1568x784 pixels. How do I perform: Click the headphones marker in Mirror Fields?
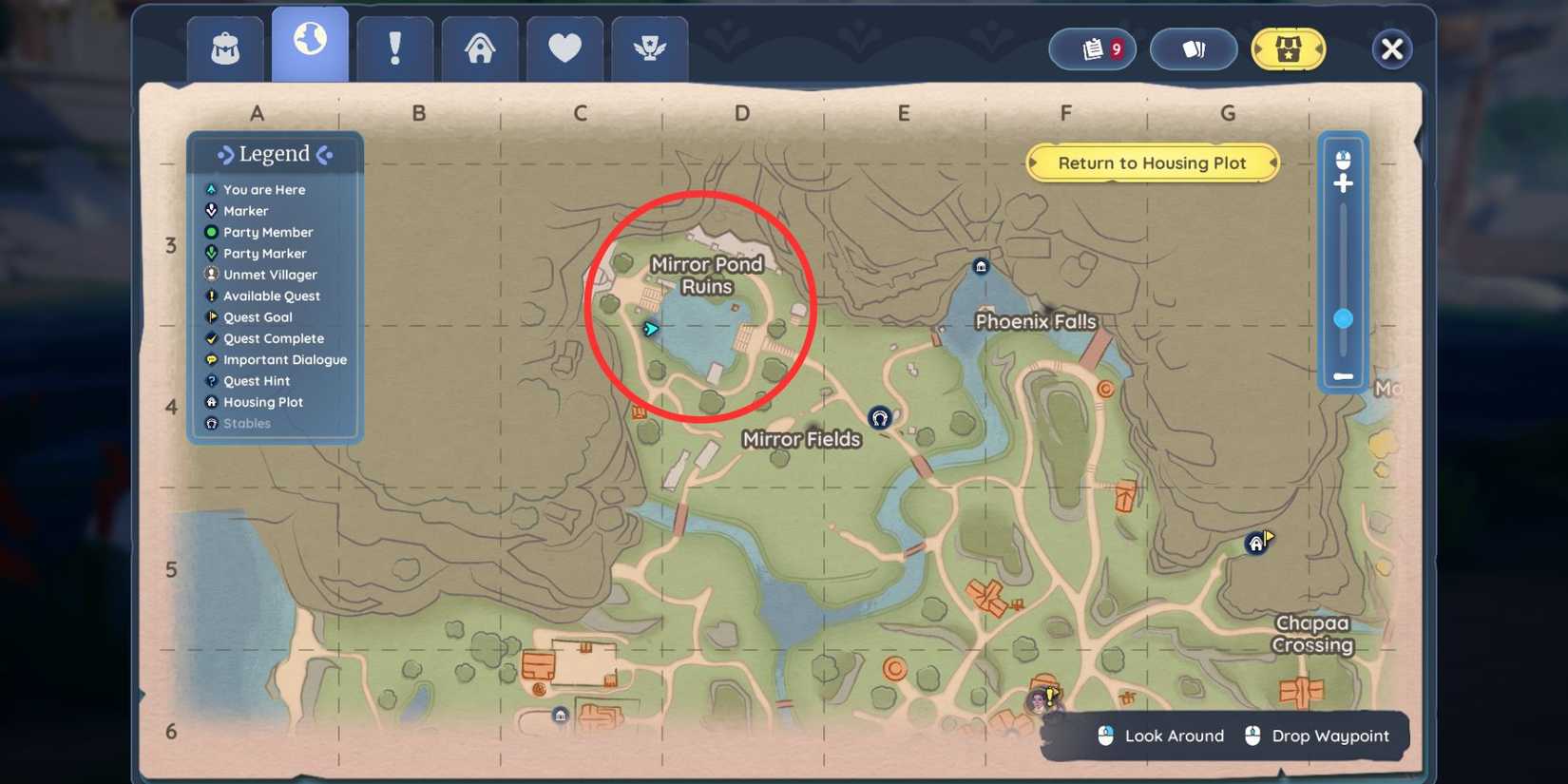[x=879, y=416]
